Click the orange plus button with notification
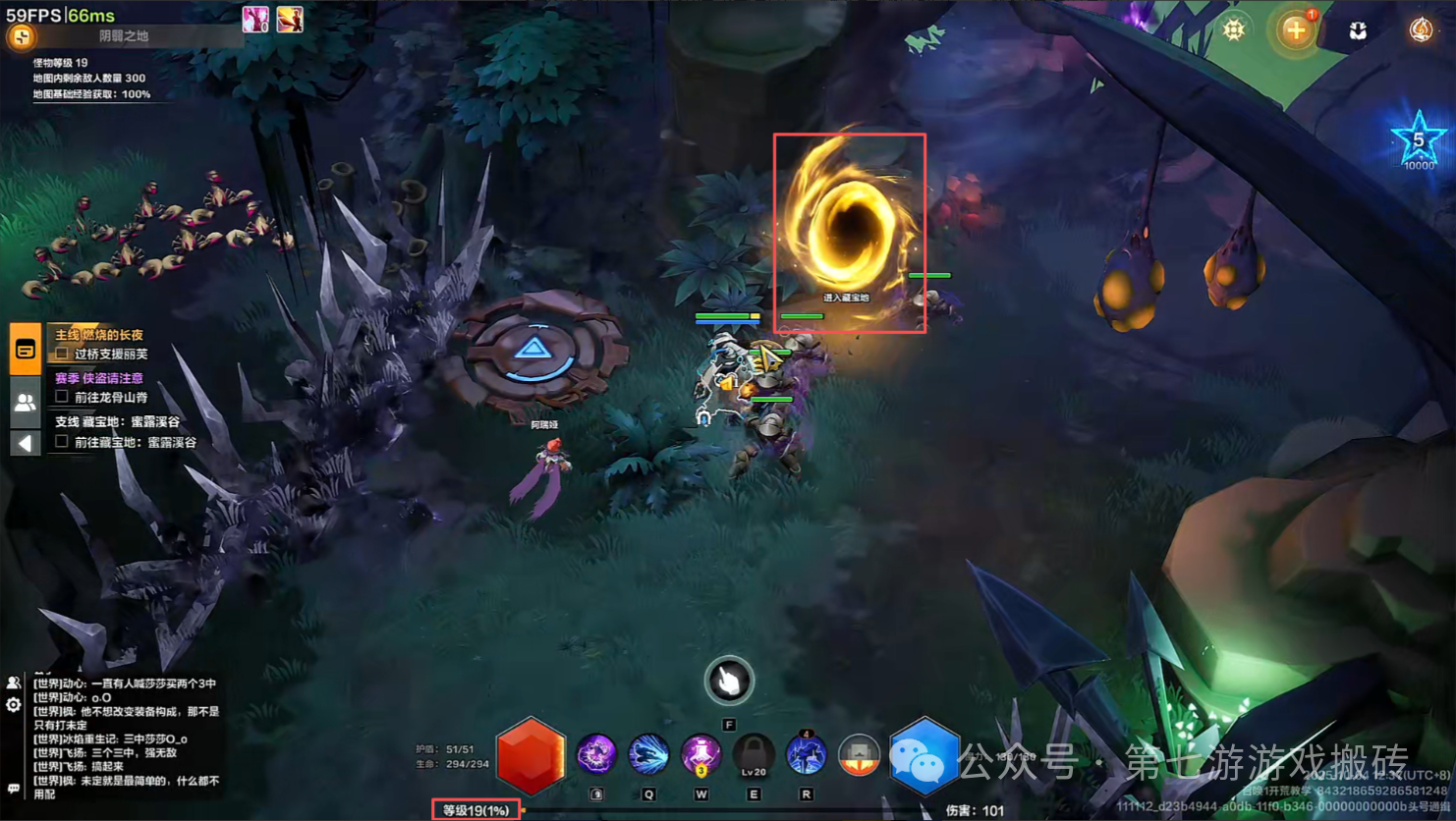Screen dimensions: 1456x821 tap(1296, 30)
